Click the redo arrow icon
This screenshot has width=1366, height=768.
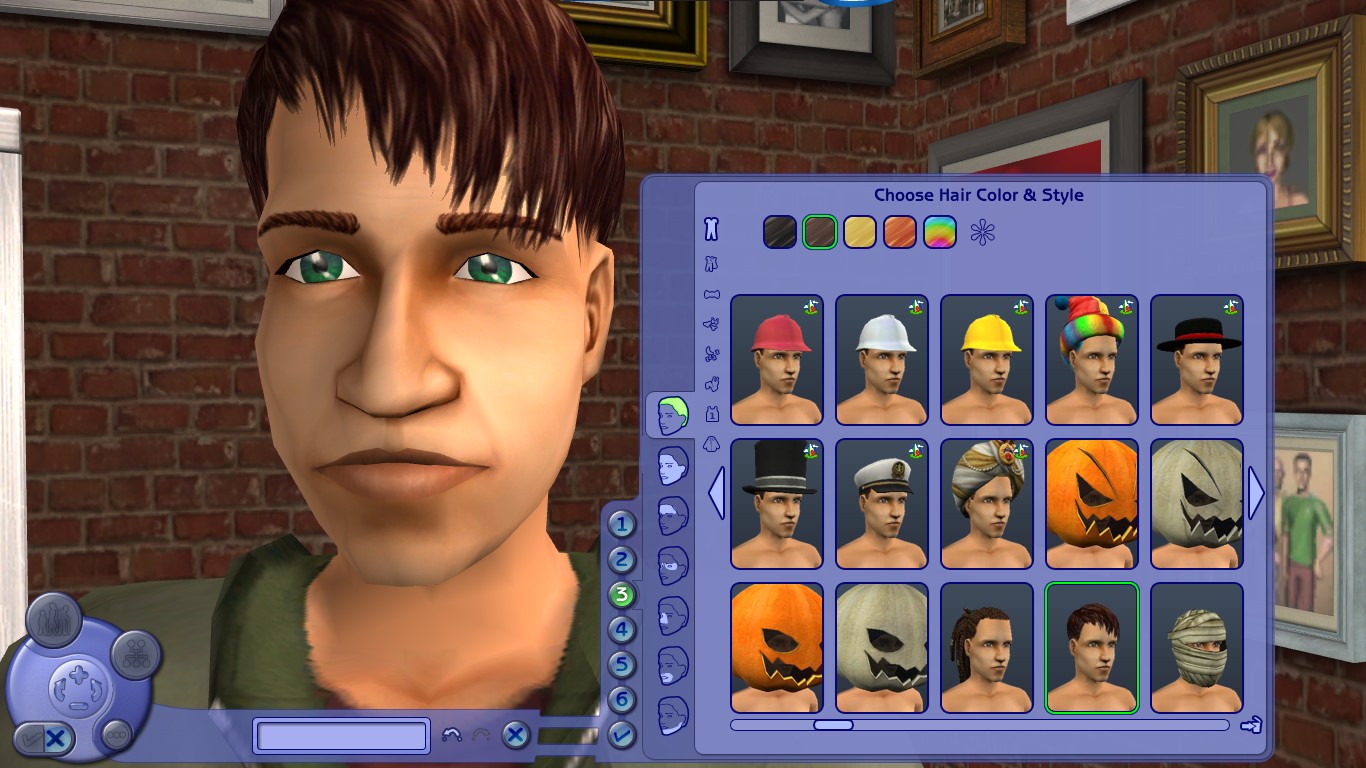coord(481,733)
